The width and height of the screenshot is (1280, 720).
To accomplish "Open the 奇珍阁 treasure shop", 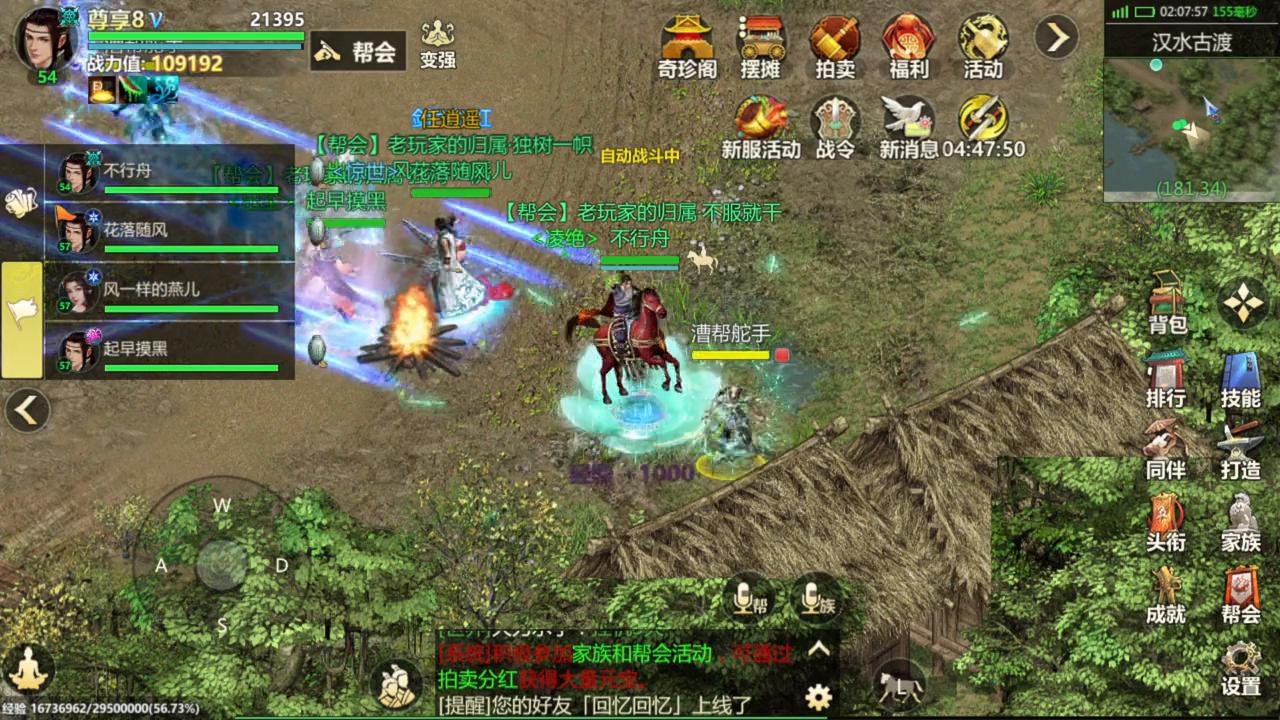I will tap(687, 46).
